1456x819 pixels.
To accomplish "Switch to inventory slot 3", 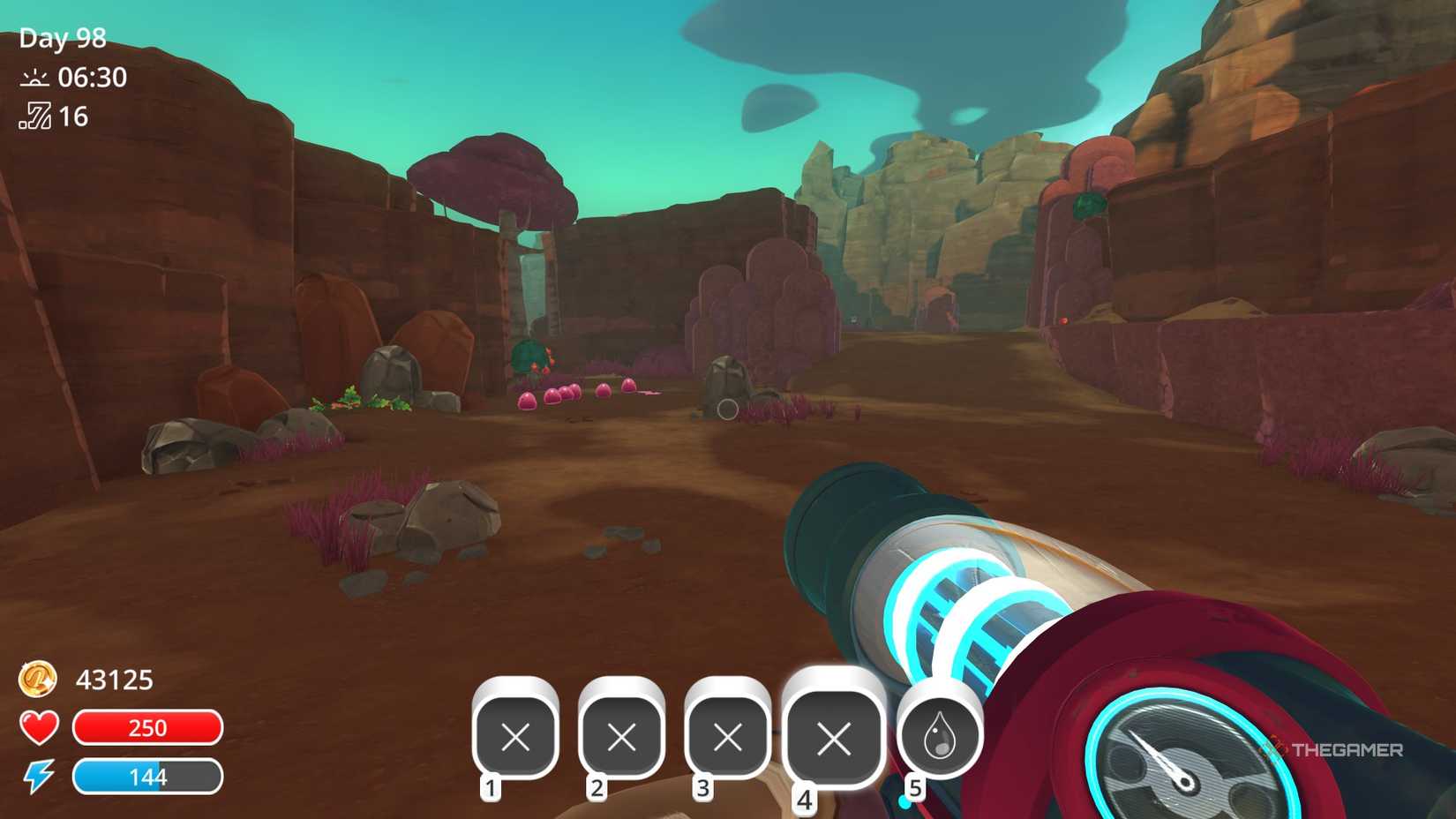I will tap(728, 737).
